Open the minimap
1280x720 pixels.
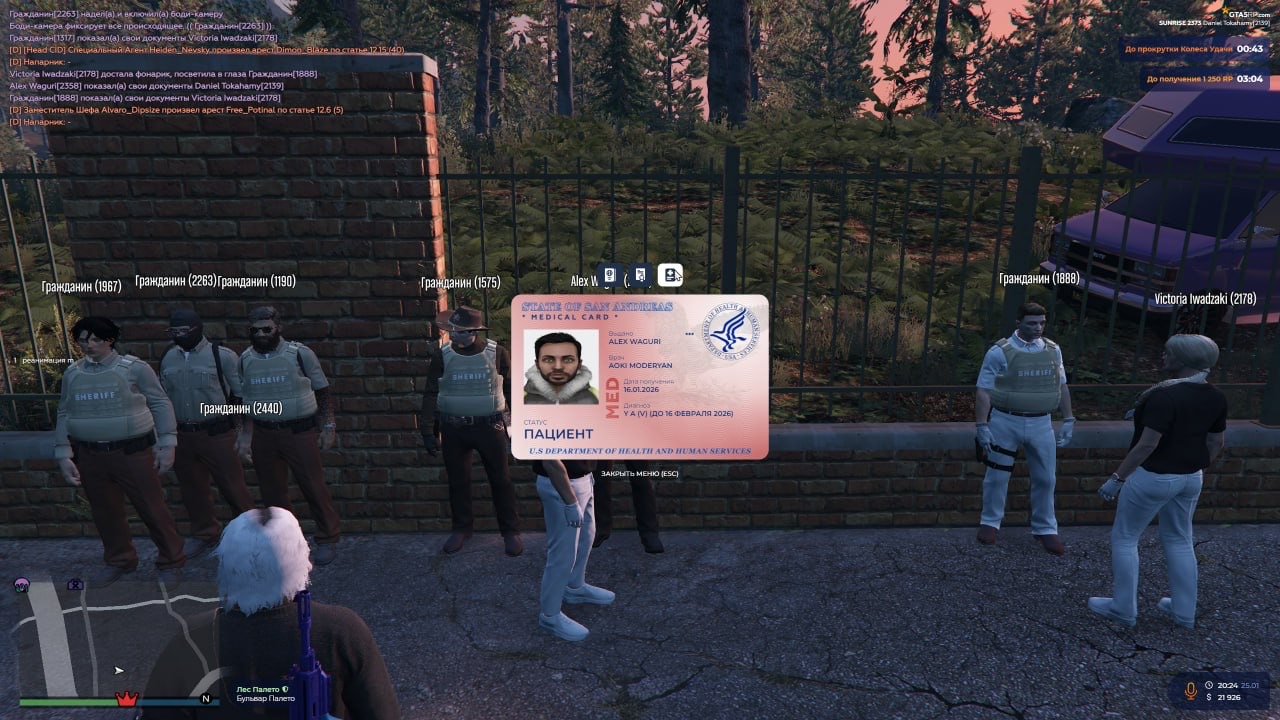(110, 640)
